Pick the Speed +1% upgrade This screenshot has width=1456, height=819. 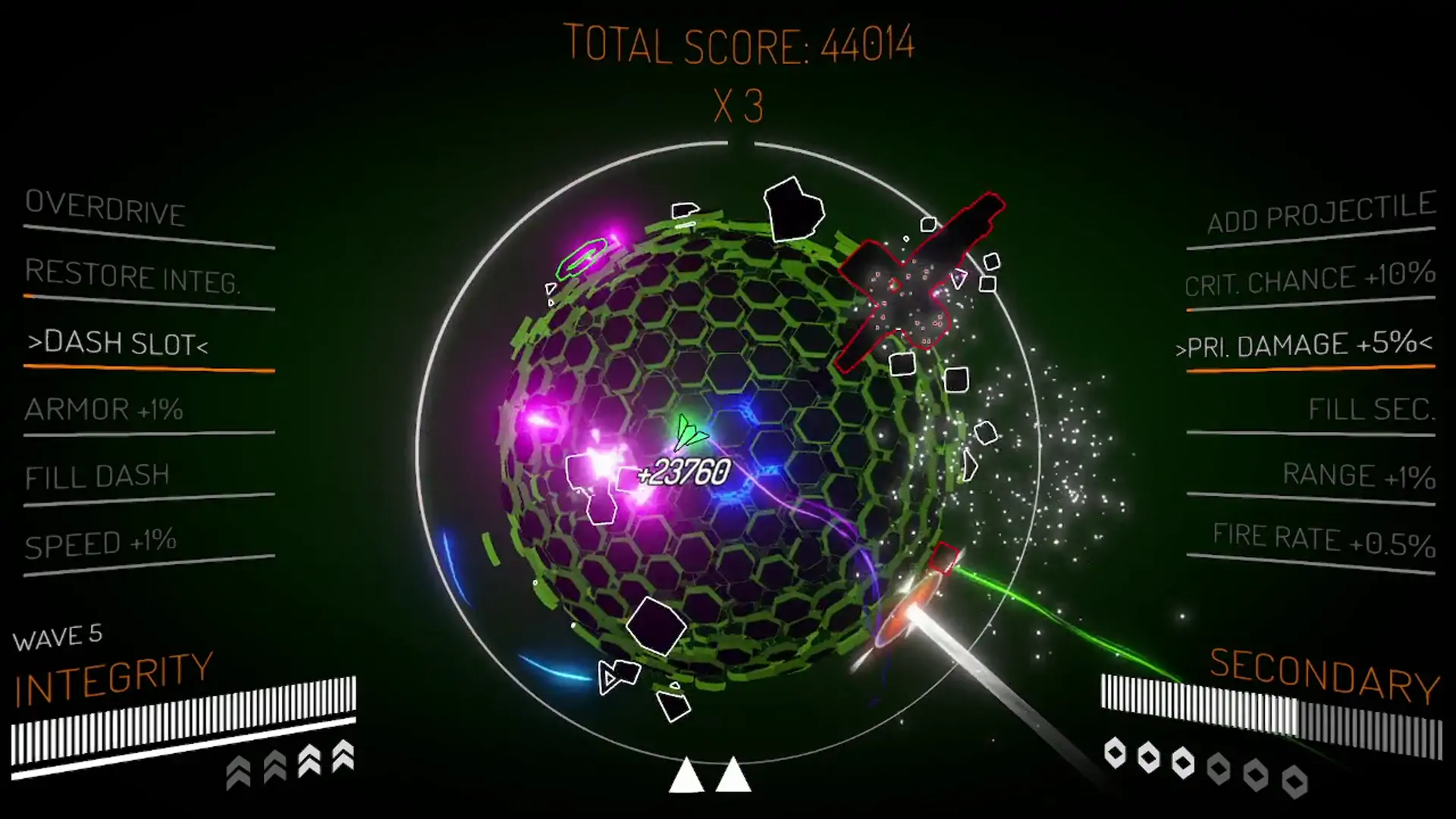click(x=101, y=543)
